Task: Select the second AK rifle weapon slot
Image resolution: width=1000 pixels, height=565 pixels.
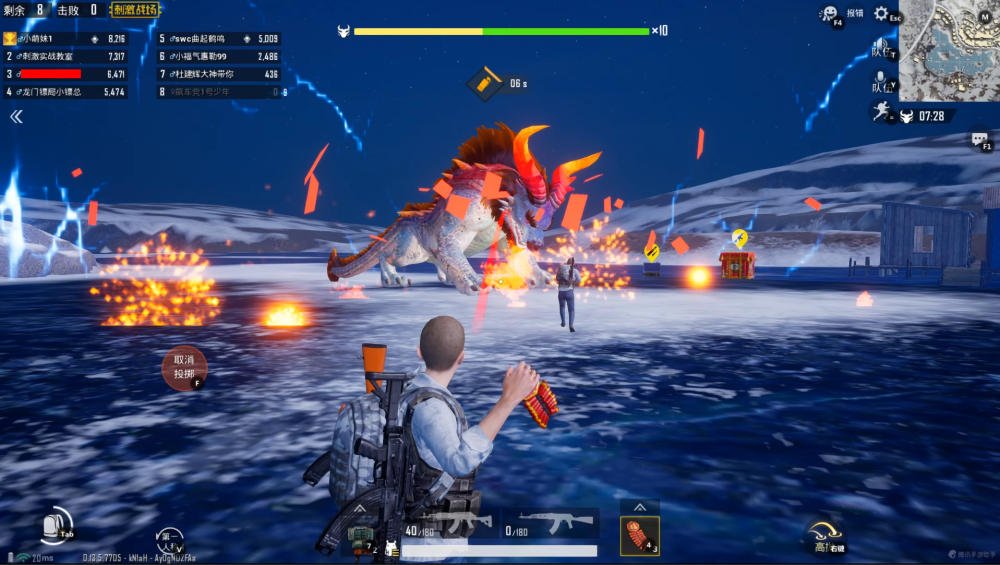Action: tap(550, 524)
